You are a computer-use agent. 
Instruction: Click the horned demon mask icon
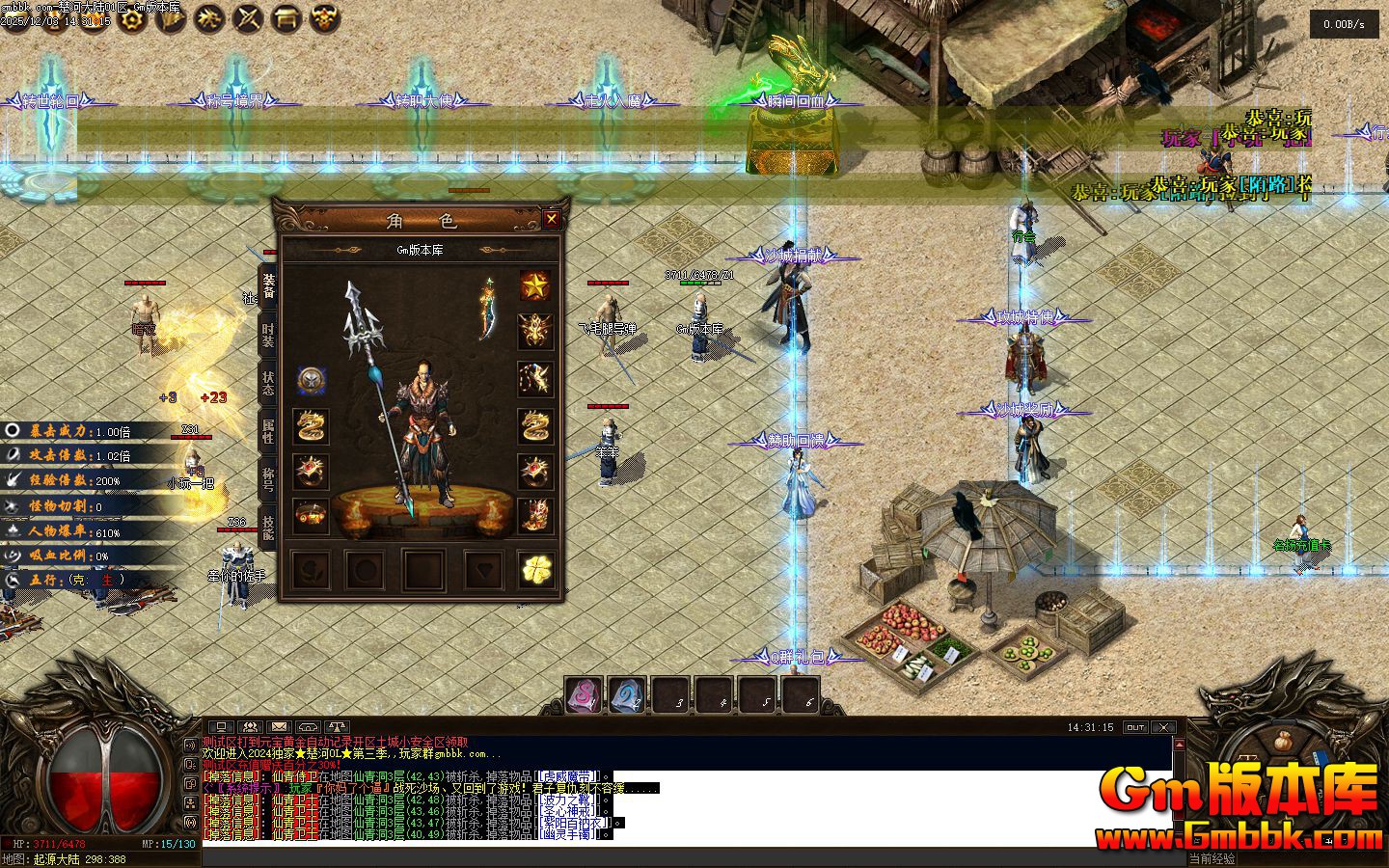[x=327, y=17]
